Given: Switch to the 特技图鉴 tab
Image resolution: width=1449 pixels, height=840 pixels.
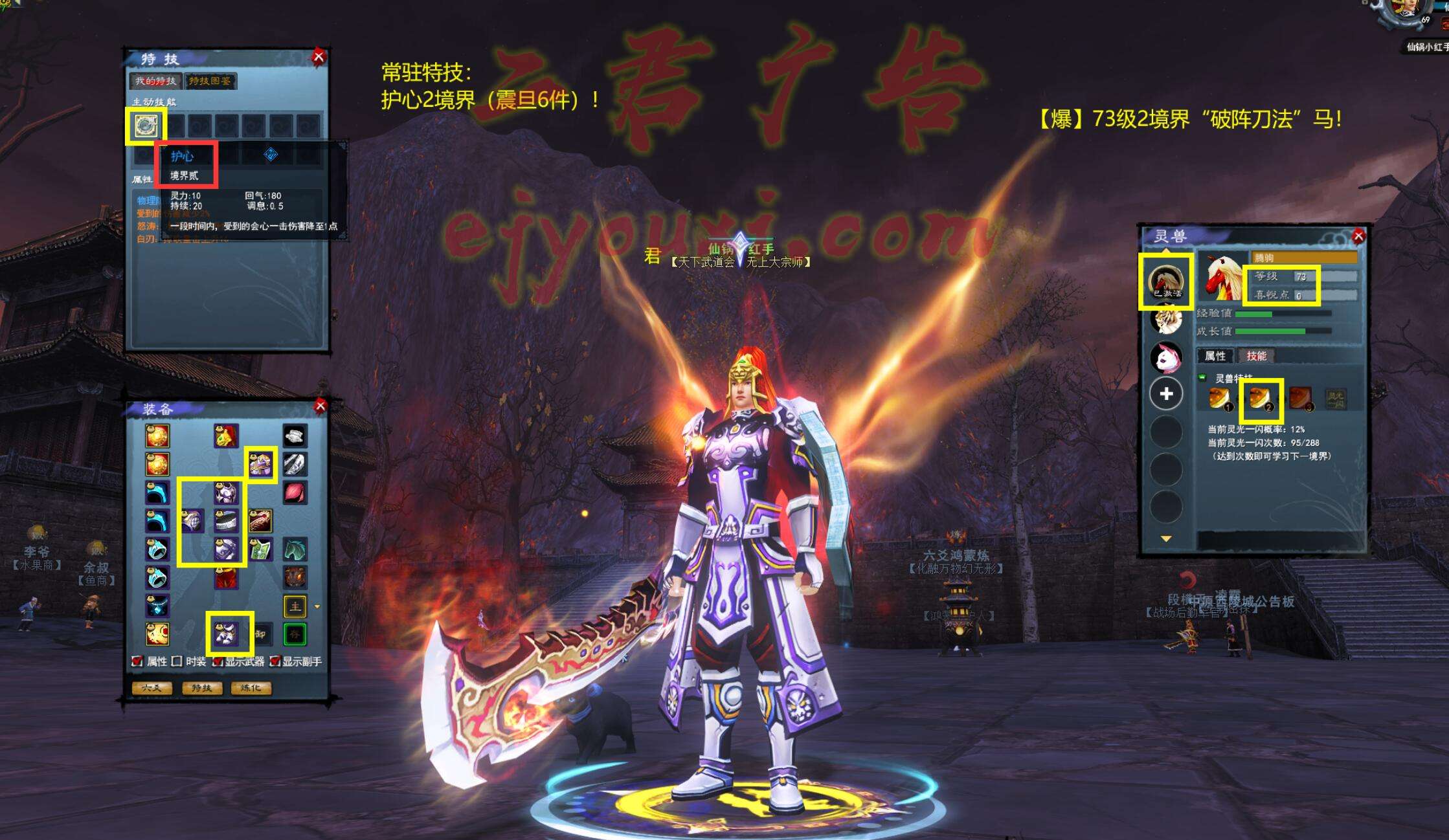Looking at the screenshot, I should (x=210, y=81).
